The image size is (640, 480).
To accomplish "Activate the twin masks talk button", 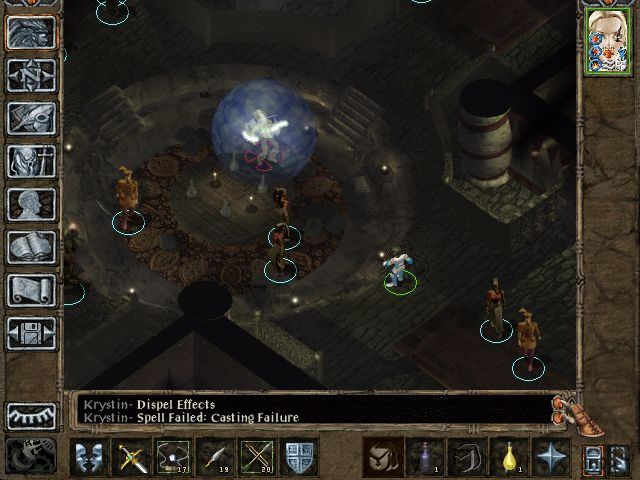I will 90,457.
